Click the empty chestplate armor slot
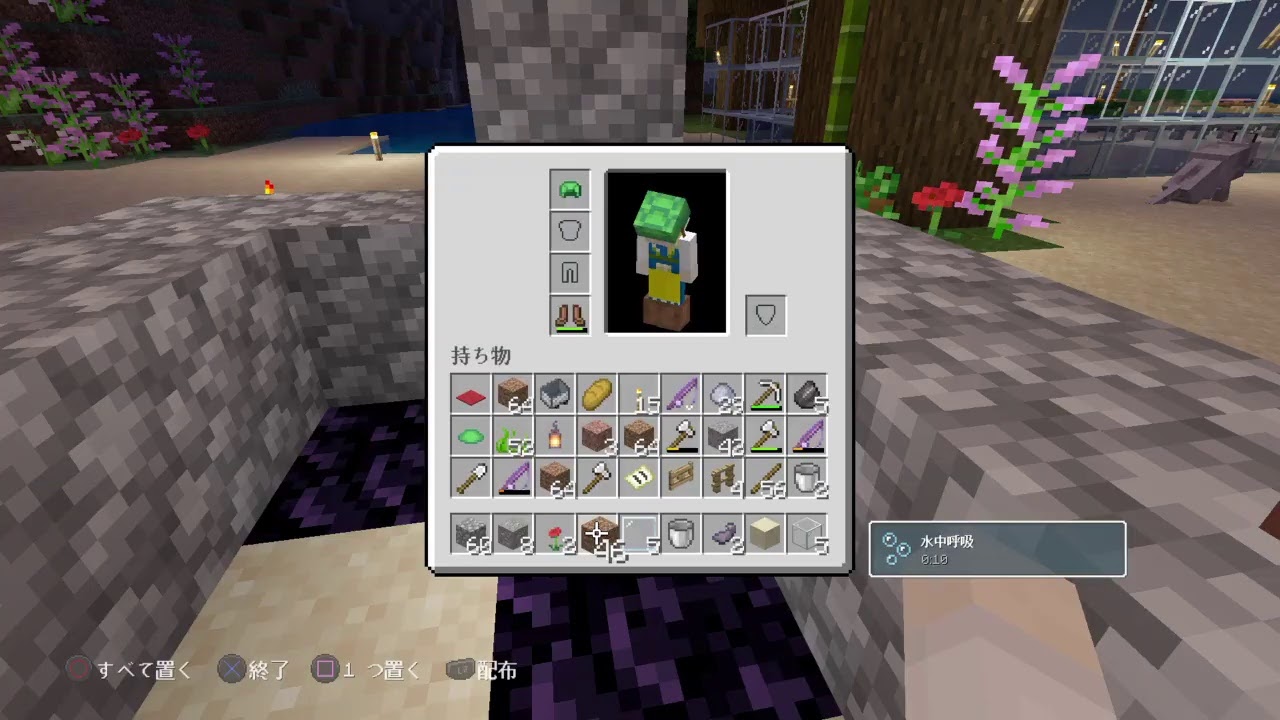Image resolution: width=1280 pixels, height=720 pixels. [569, 231]
